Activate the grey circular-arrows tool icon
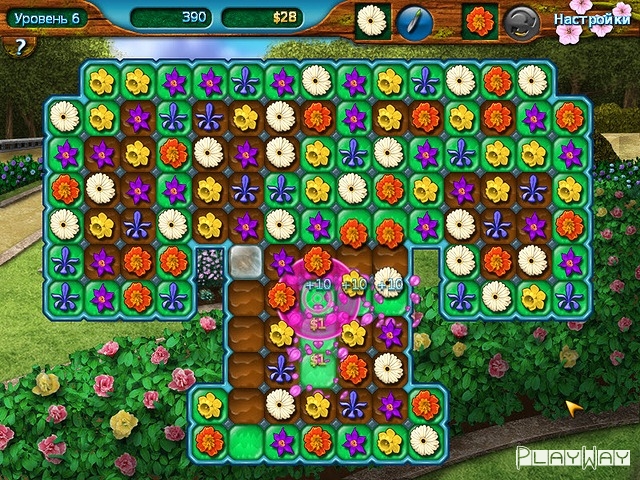This screenshot has width=640, height=480. [518, 21]
